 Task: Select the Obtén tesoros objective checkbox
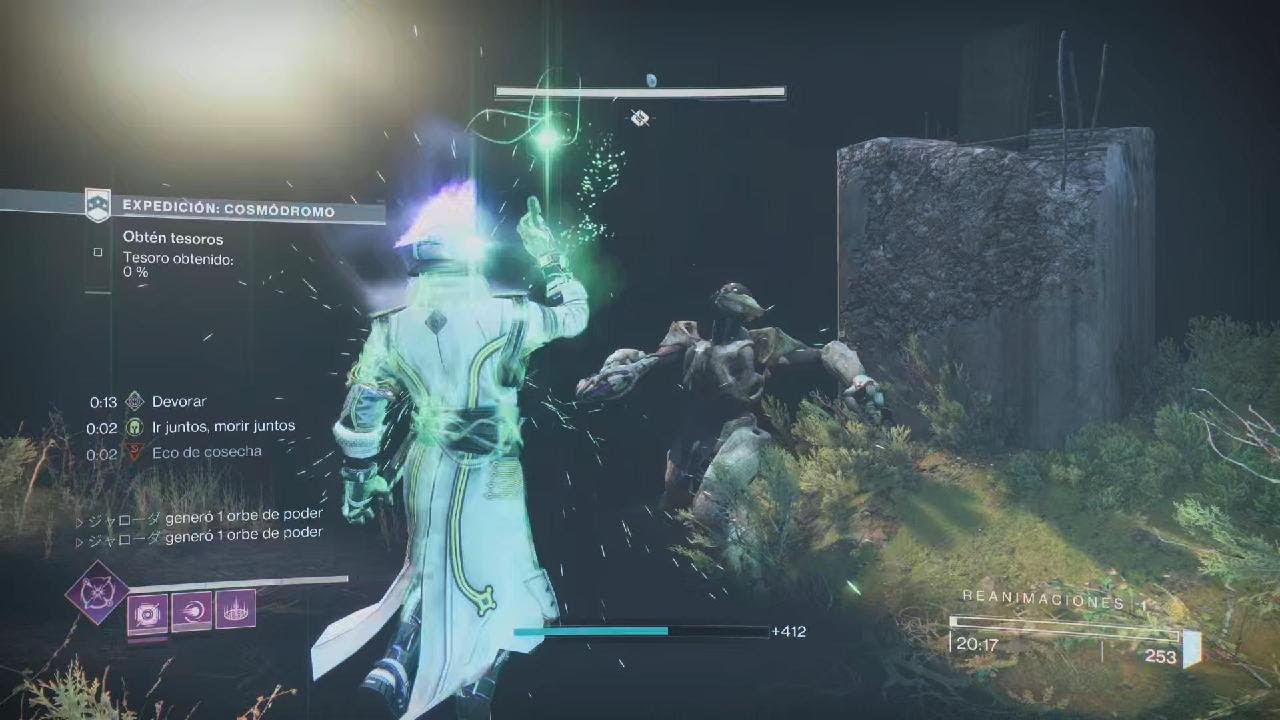click(x=98, y=253)
